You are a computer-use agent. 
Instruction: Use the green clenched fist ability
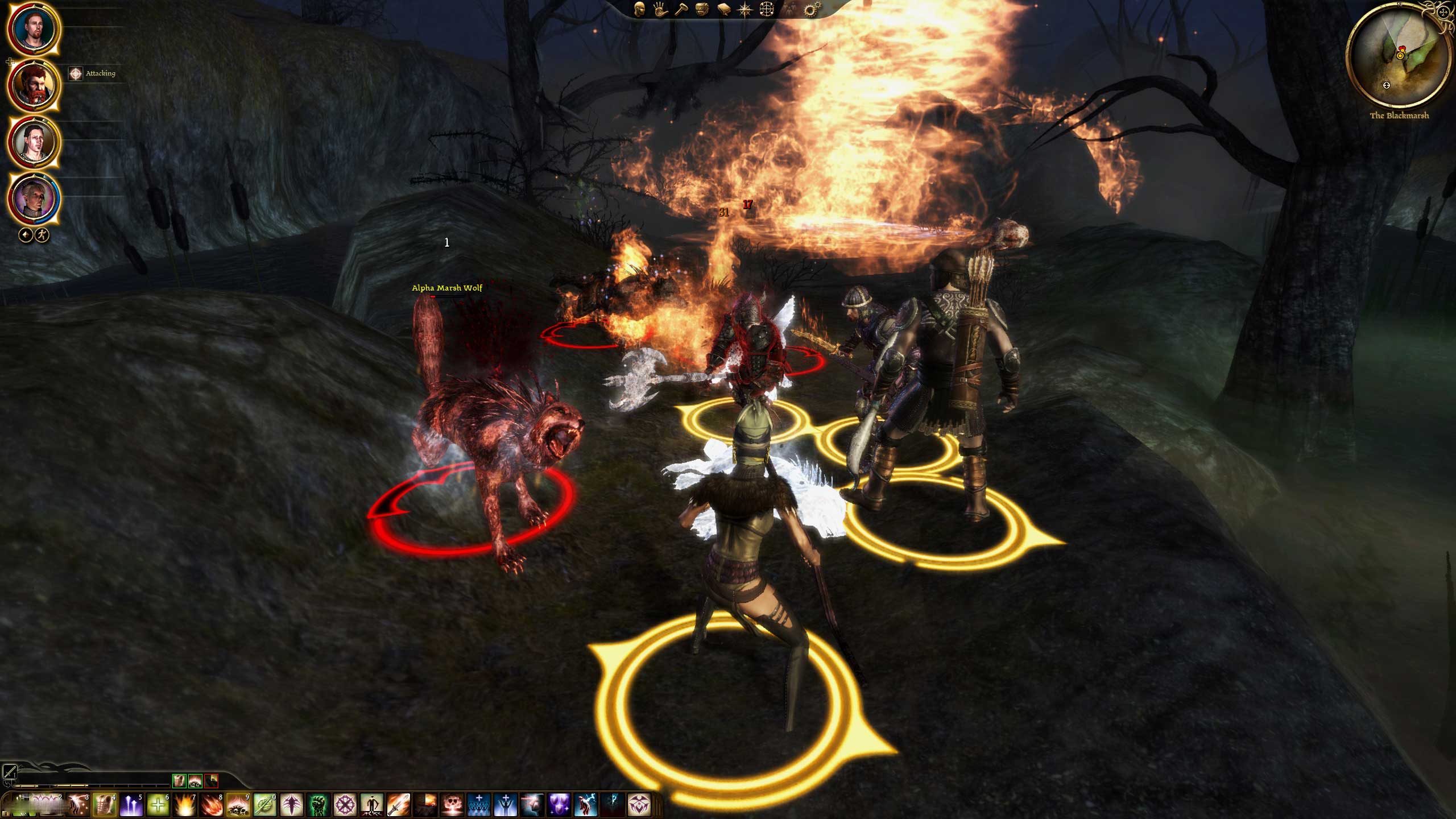[318, 805]
